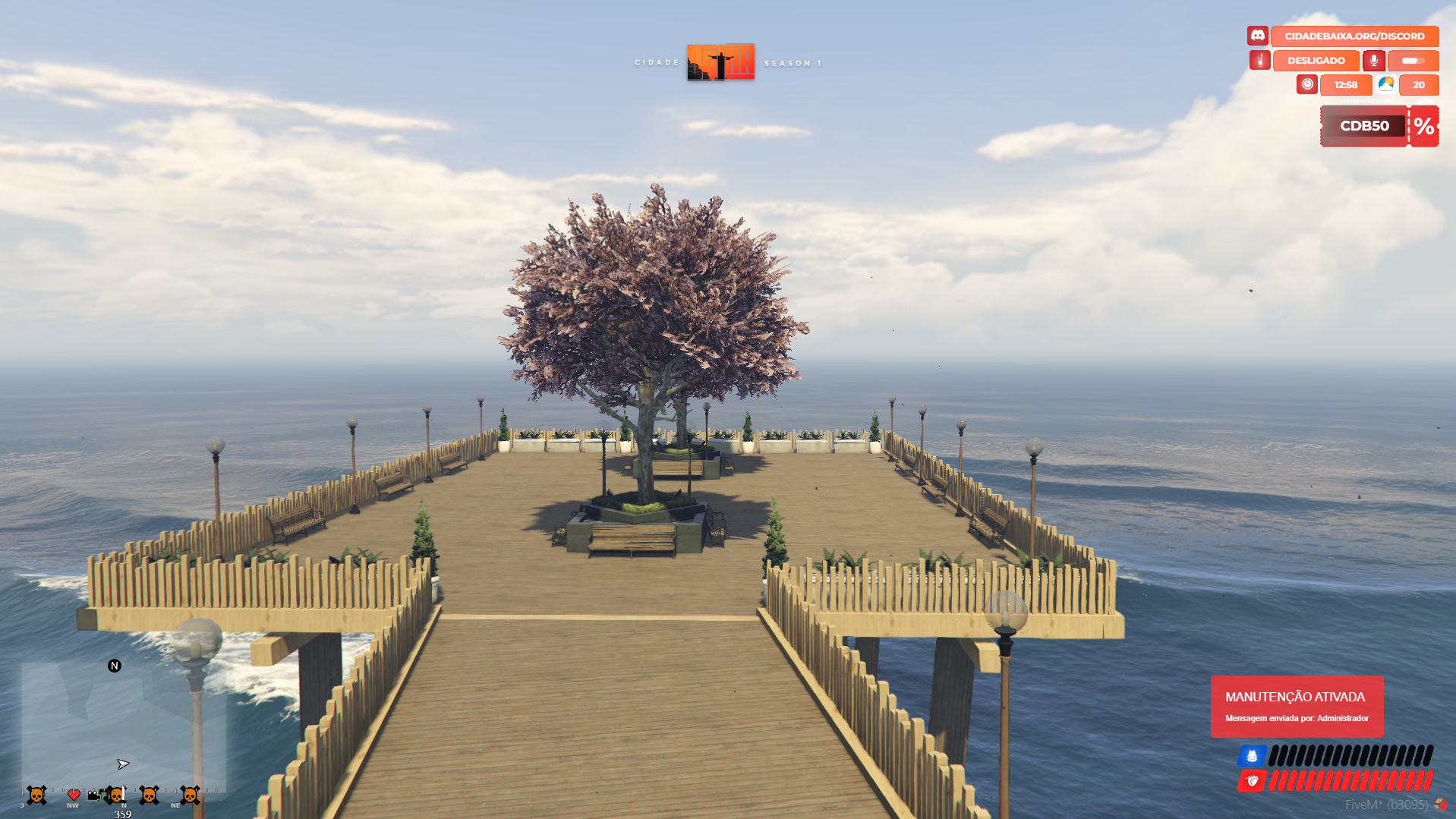The height and width of the screenshot is (819, 1456).
Task: Open the CIDADEBAIXA.ORG/DISCORD link
Action: (x=1354, y=36)
